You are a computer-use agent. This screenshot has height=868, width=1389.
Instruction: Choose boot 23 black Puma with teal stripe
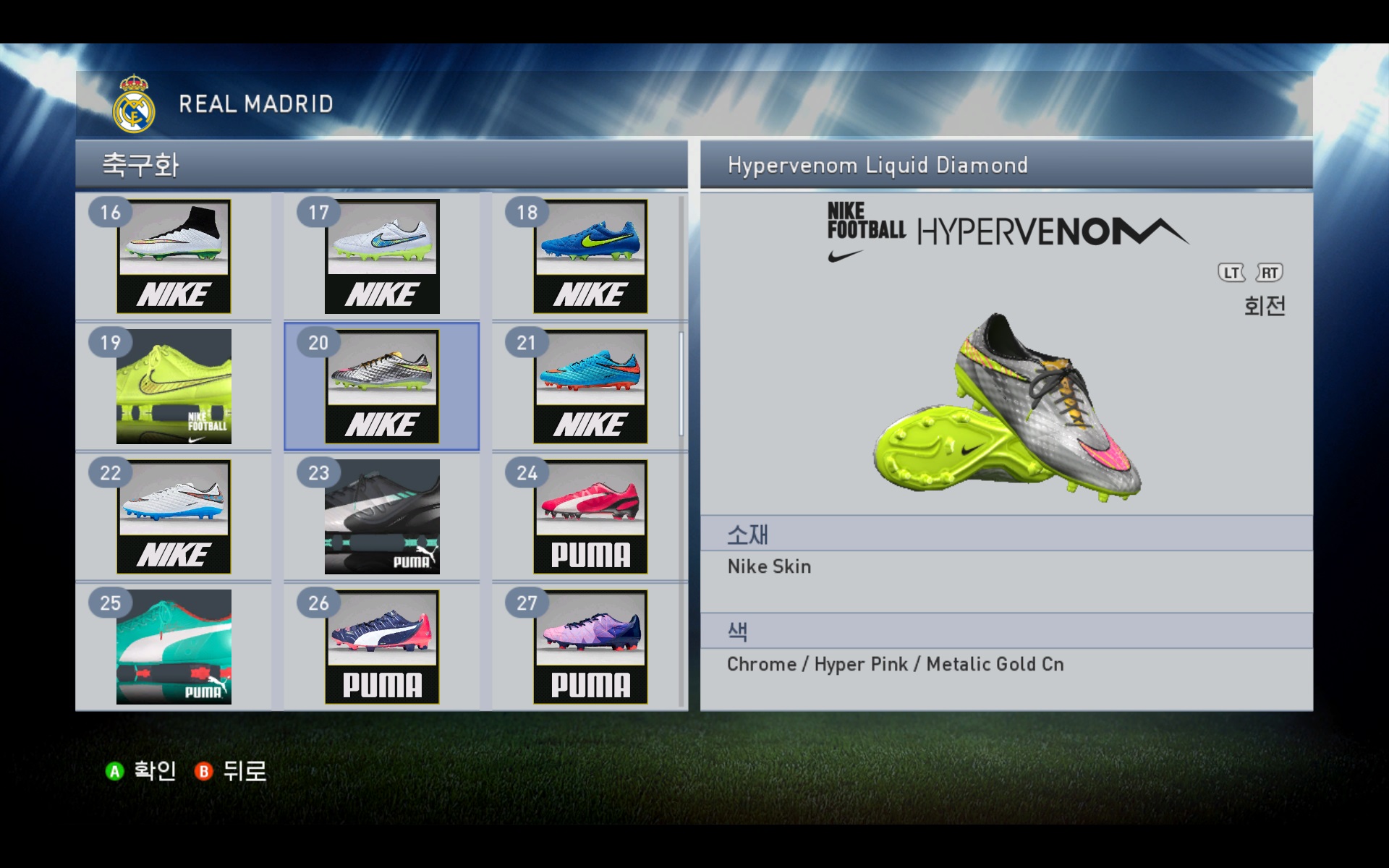click(382, 516)
